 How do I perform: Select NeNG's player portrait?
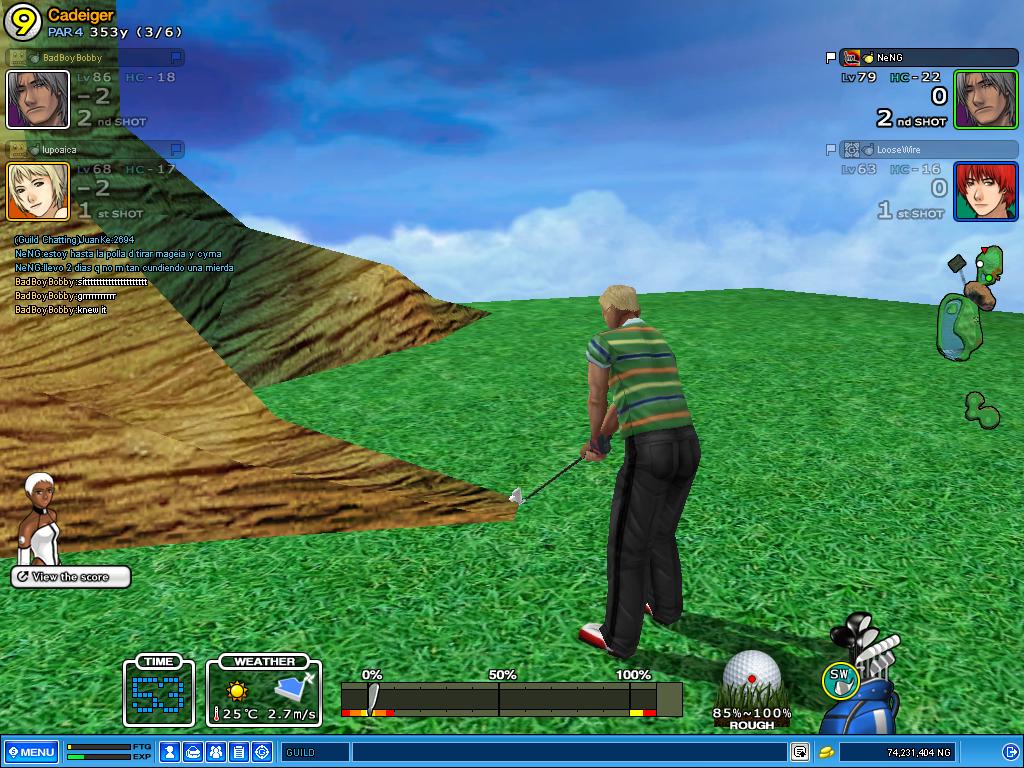click(x=985, y=100)
